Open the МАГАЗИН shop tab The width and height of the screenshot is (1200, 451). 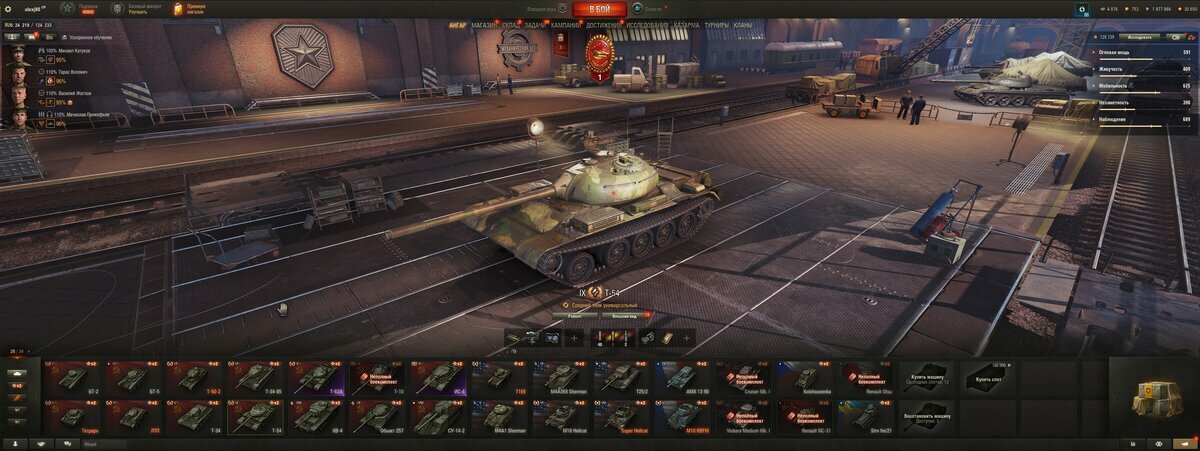pyautogui.click(x=484, y=24)
